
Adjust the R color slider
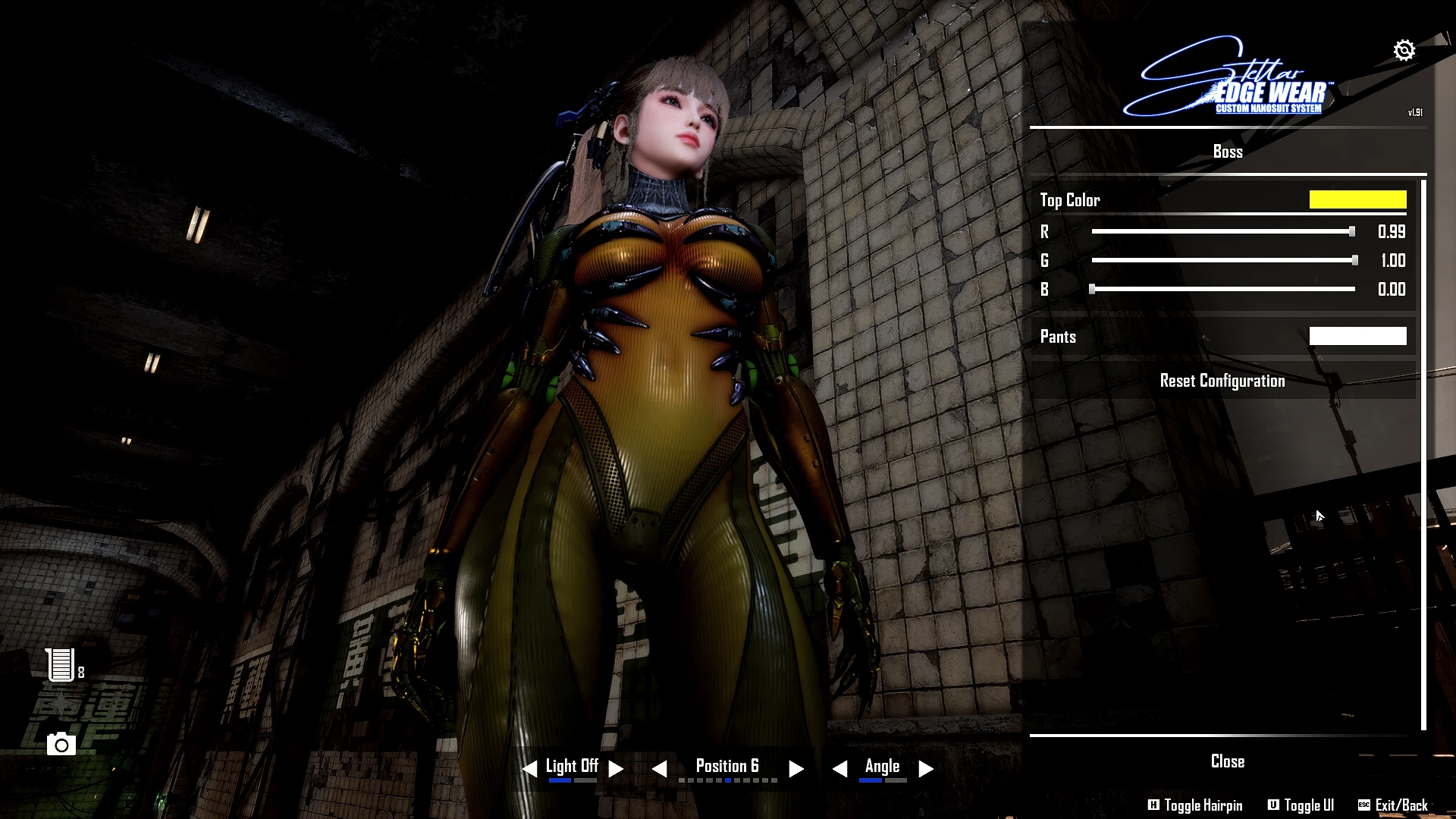tap(1351, 231)
